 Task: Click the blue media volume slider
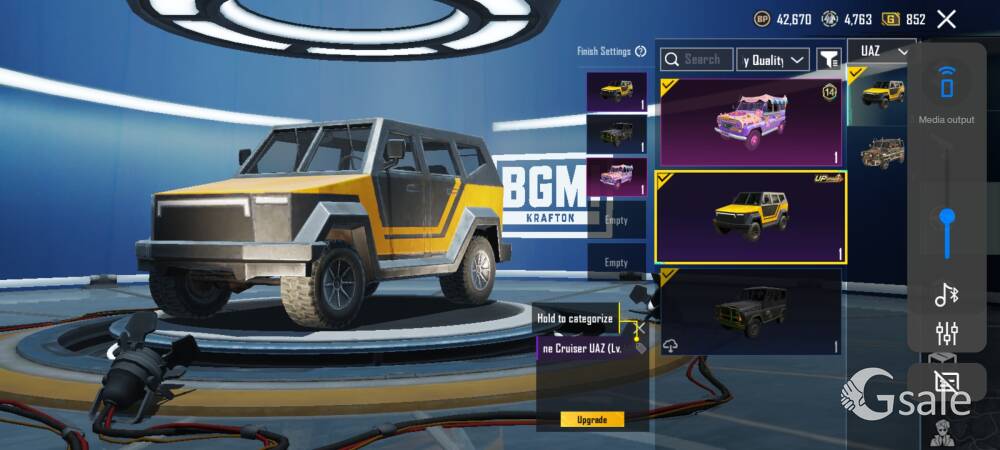pyautogui.click(x=947, y=216)
